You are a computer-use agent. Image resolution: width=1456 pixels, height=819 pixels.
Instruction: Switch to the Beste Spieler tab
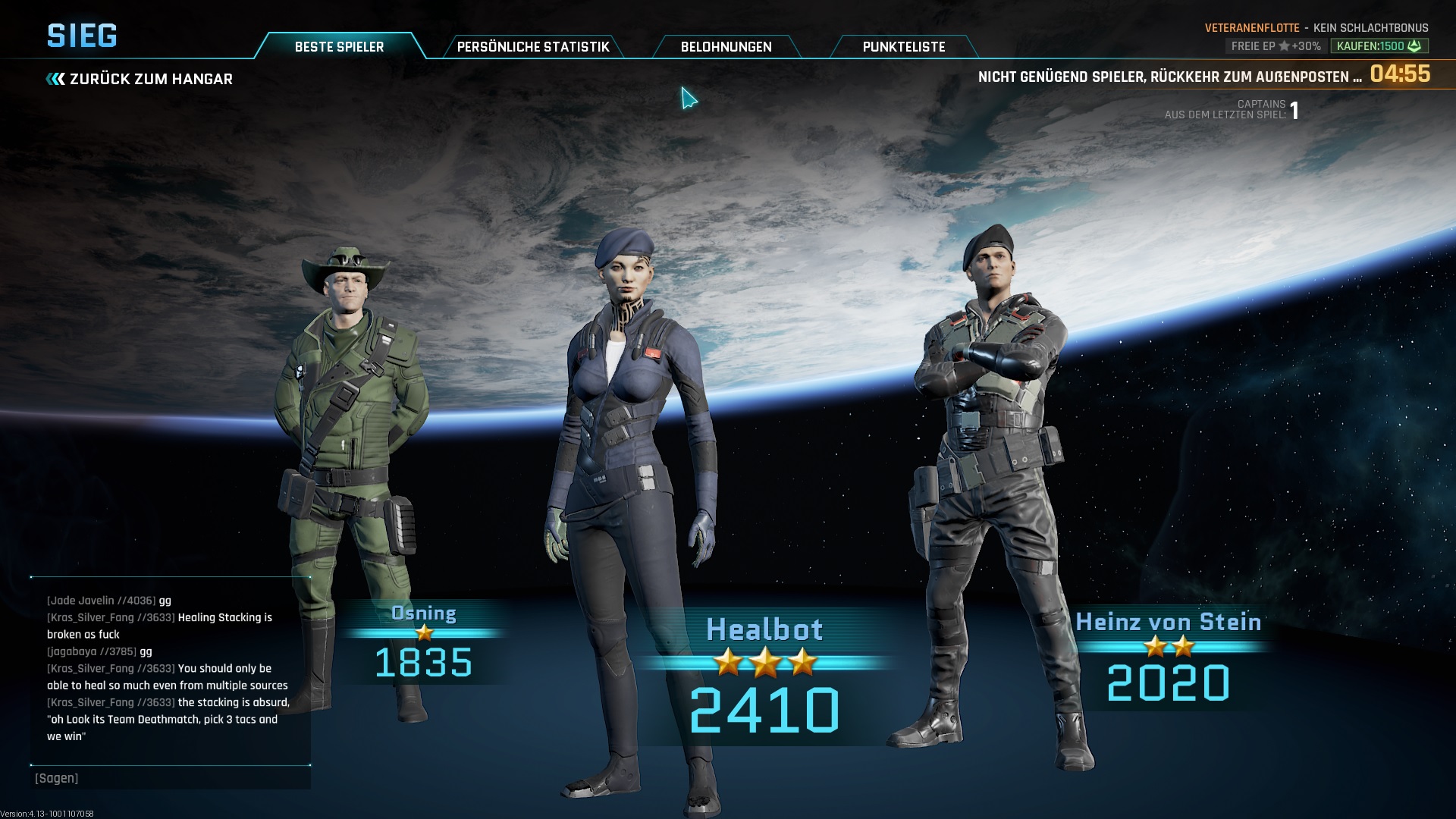pyautogui.click(x=339, y=46)
